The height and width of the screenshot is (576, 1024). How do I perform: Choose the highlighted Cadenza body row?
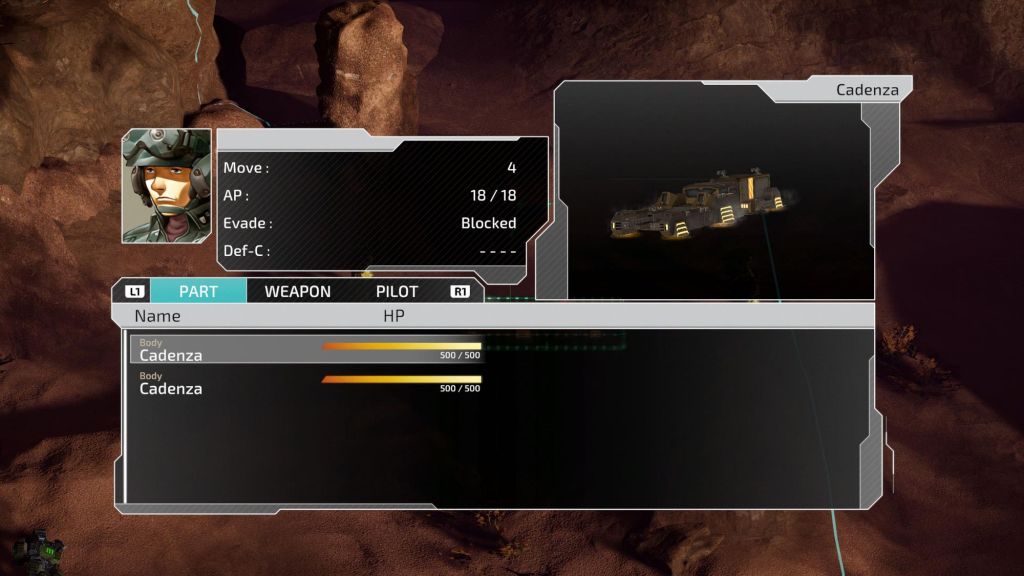coord(306,349)
